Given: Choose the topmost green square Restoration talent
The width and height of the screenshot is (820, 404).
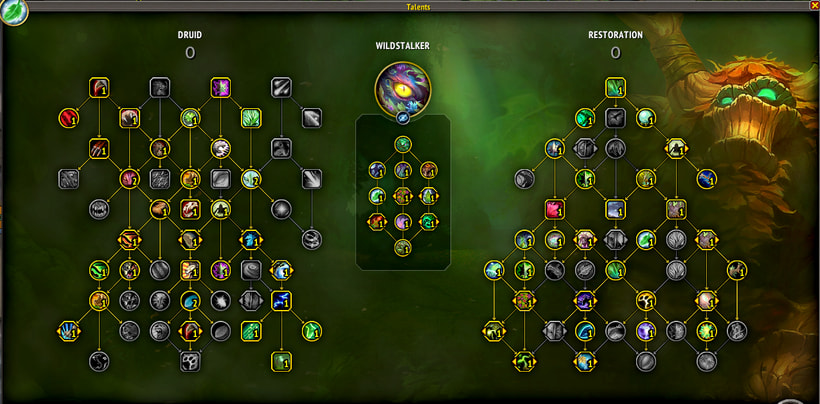Looking at the screenshot, I should click(615, 87).
